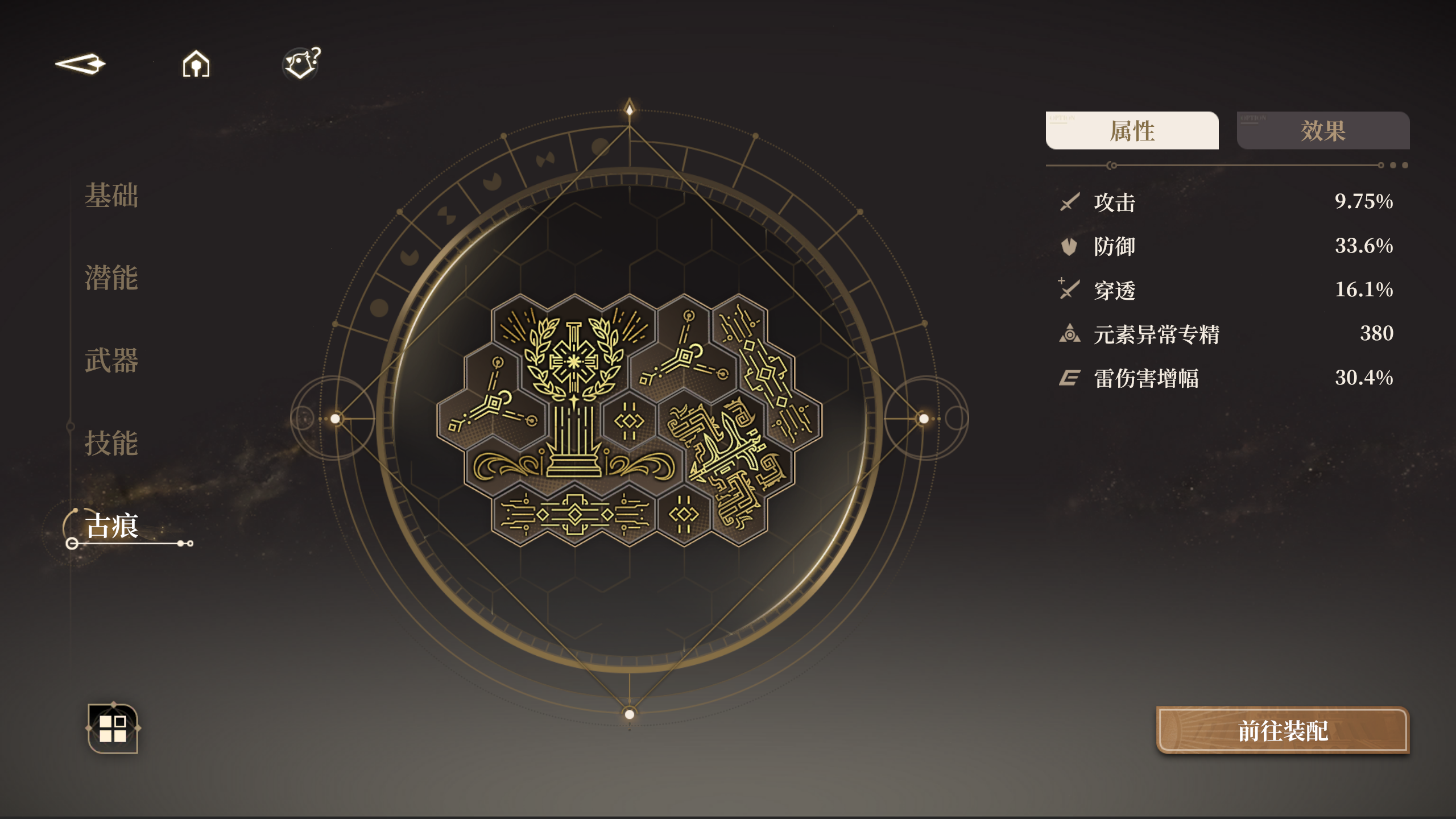Switch to the 属性 tab
Screen dimensions: 1456x819
click(1132, 131)
